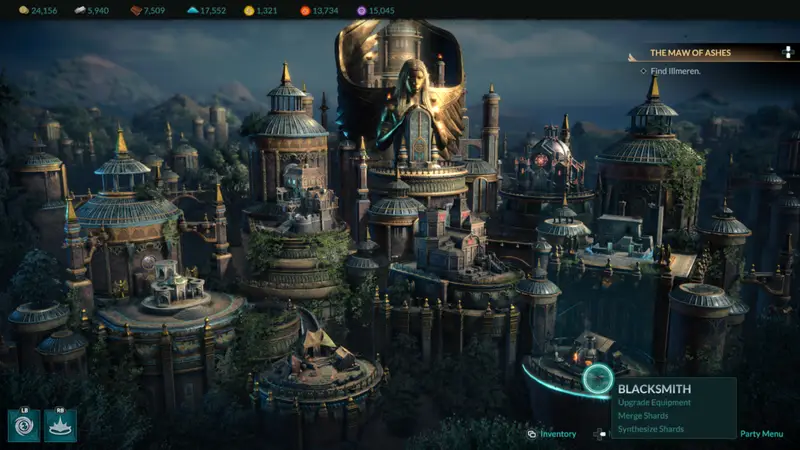Select Synthesize Shards option
800x450 pixels.
(x=651, y=429)
